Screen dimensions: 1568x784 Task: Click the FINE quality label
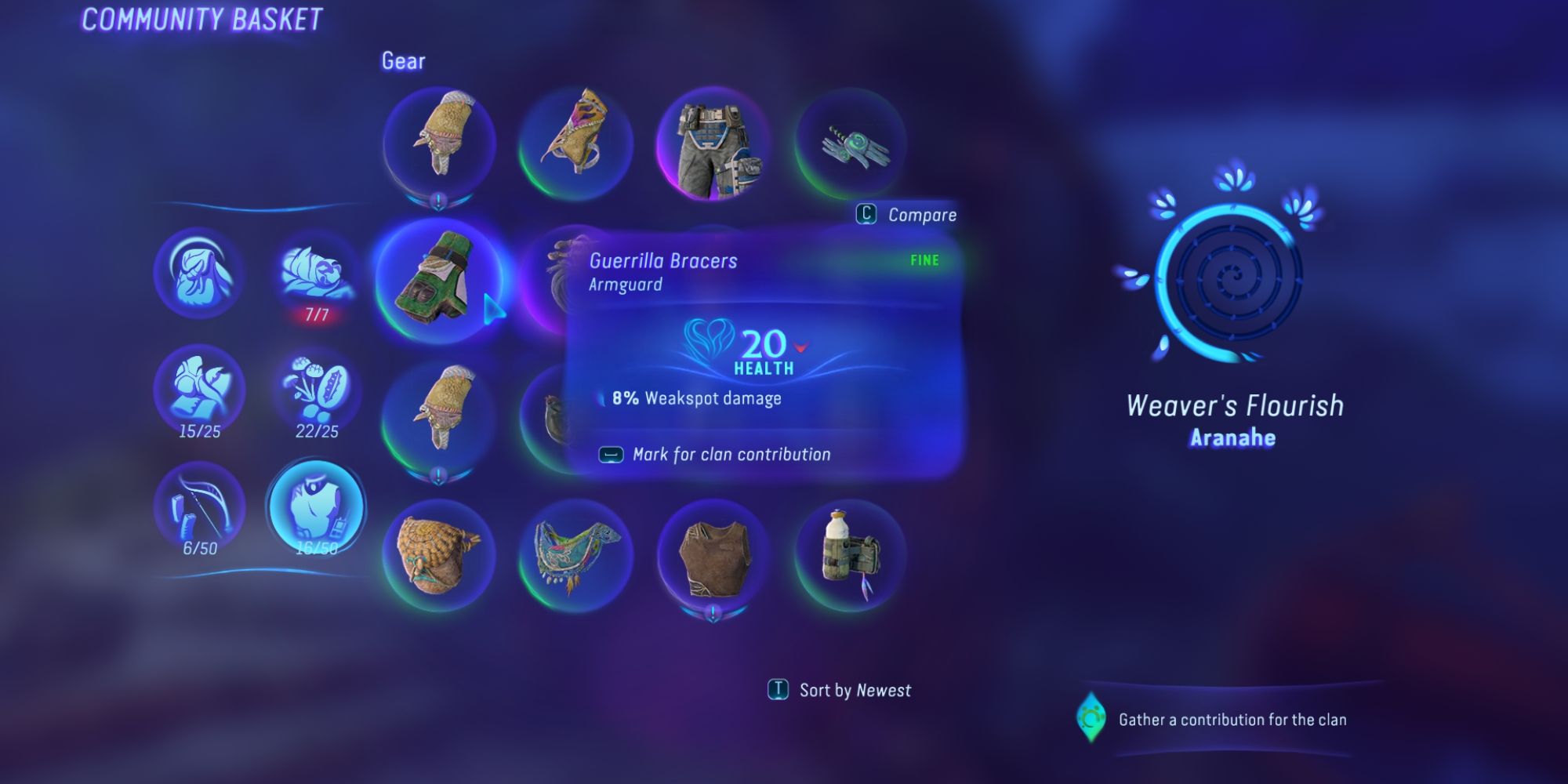click(x=924, y=261)
